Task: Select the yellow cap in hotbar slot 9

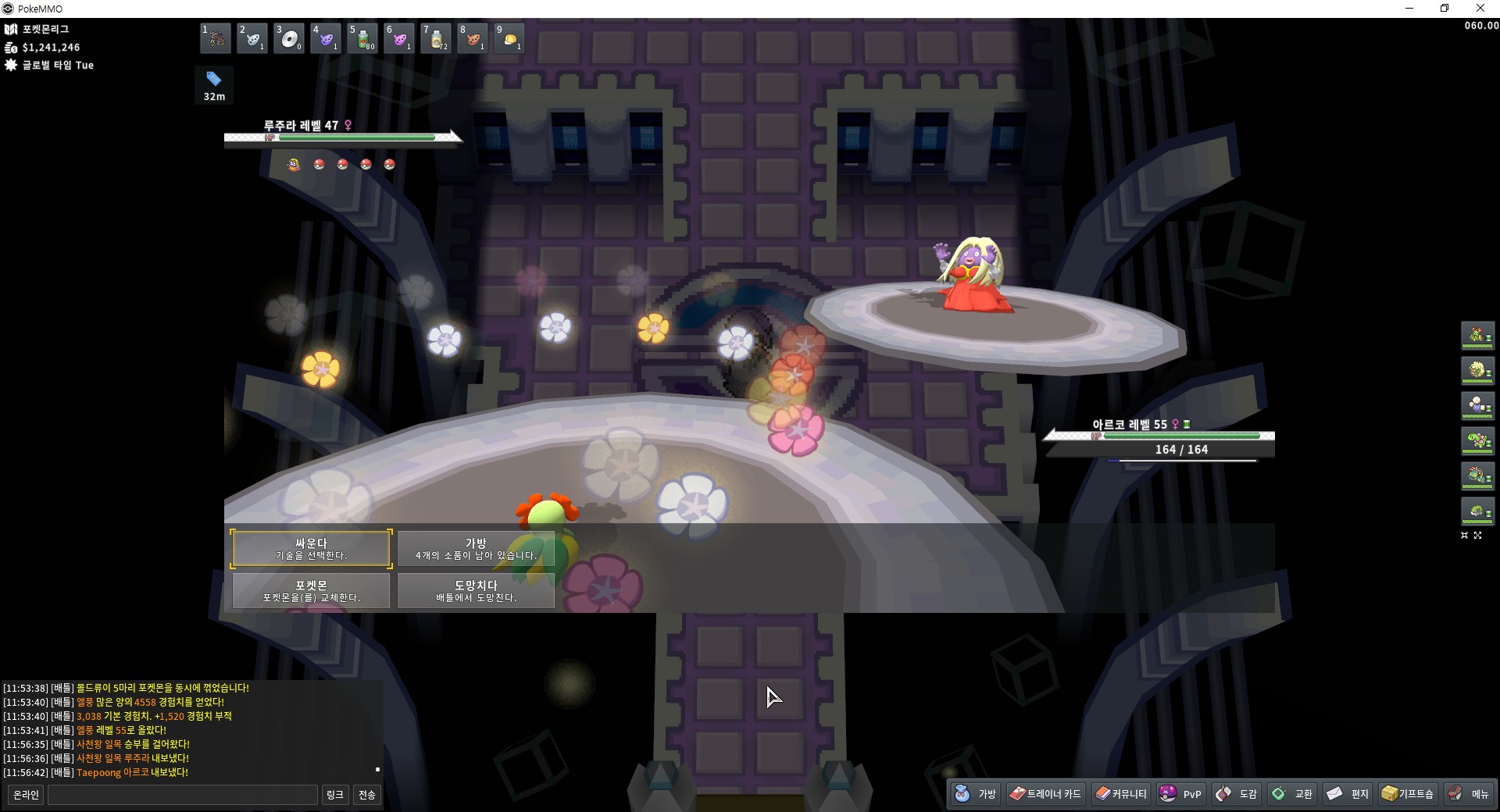Action: coord(509,38)
